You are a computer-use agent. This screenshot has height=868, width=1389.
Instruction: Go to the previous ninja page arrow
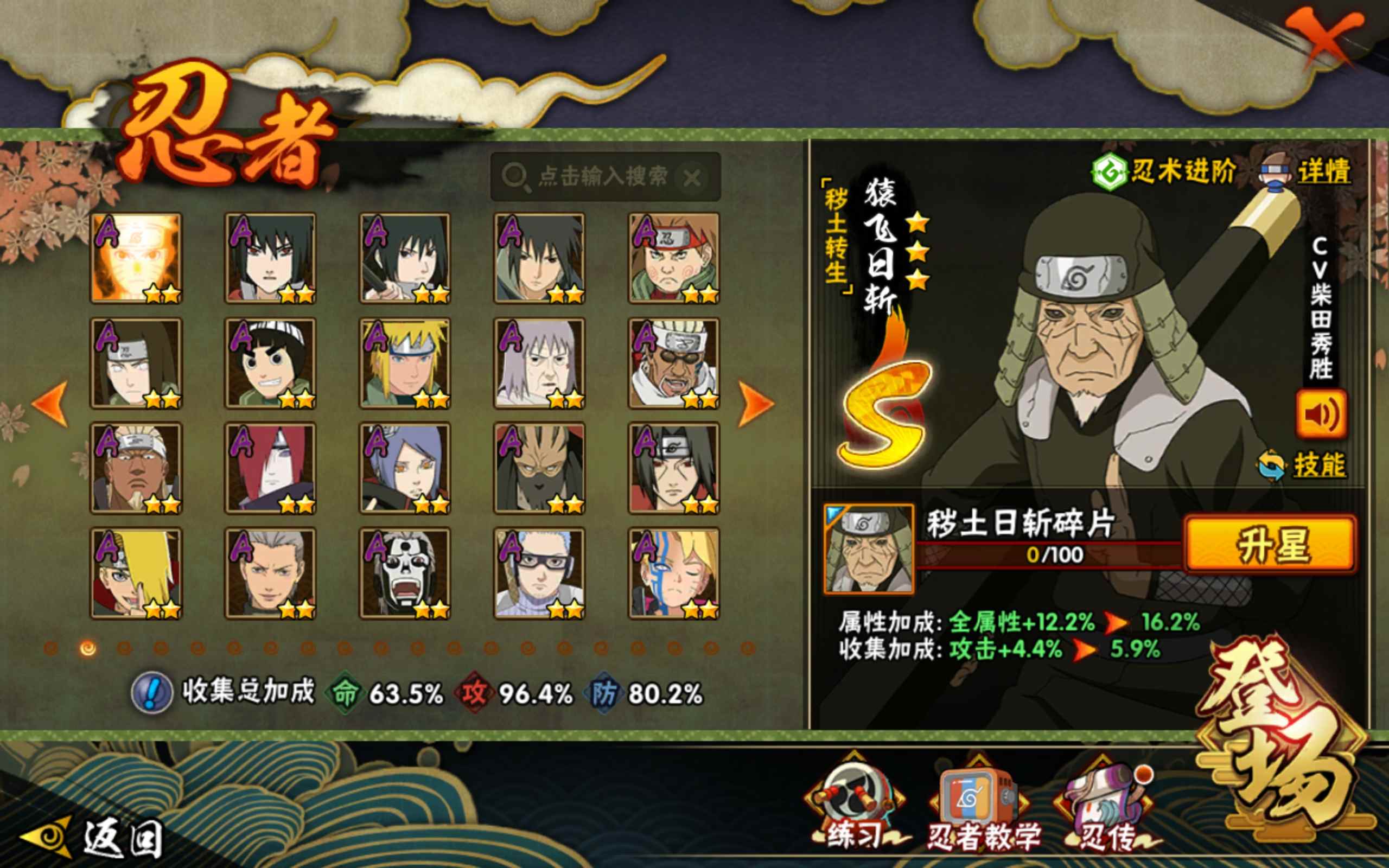pos(50,404)
